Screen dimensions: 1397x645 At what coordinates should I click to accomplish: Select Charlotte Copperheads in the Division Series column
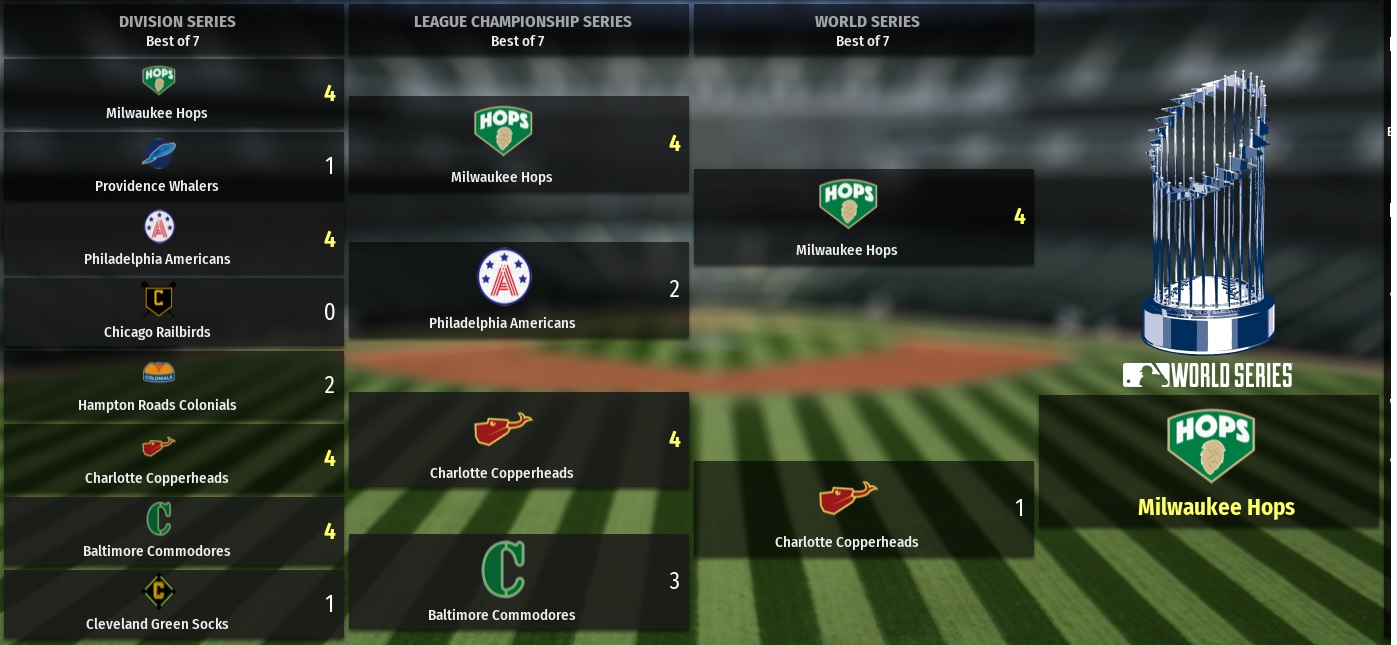tap(173, 459)
